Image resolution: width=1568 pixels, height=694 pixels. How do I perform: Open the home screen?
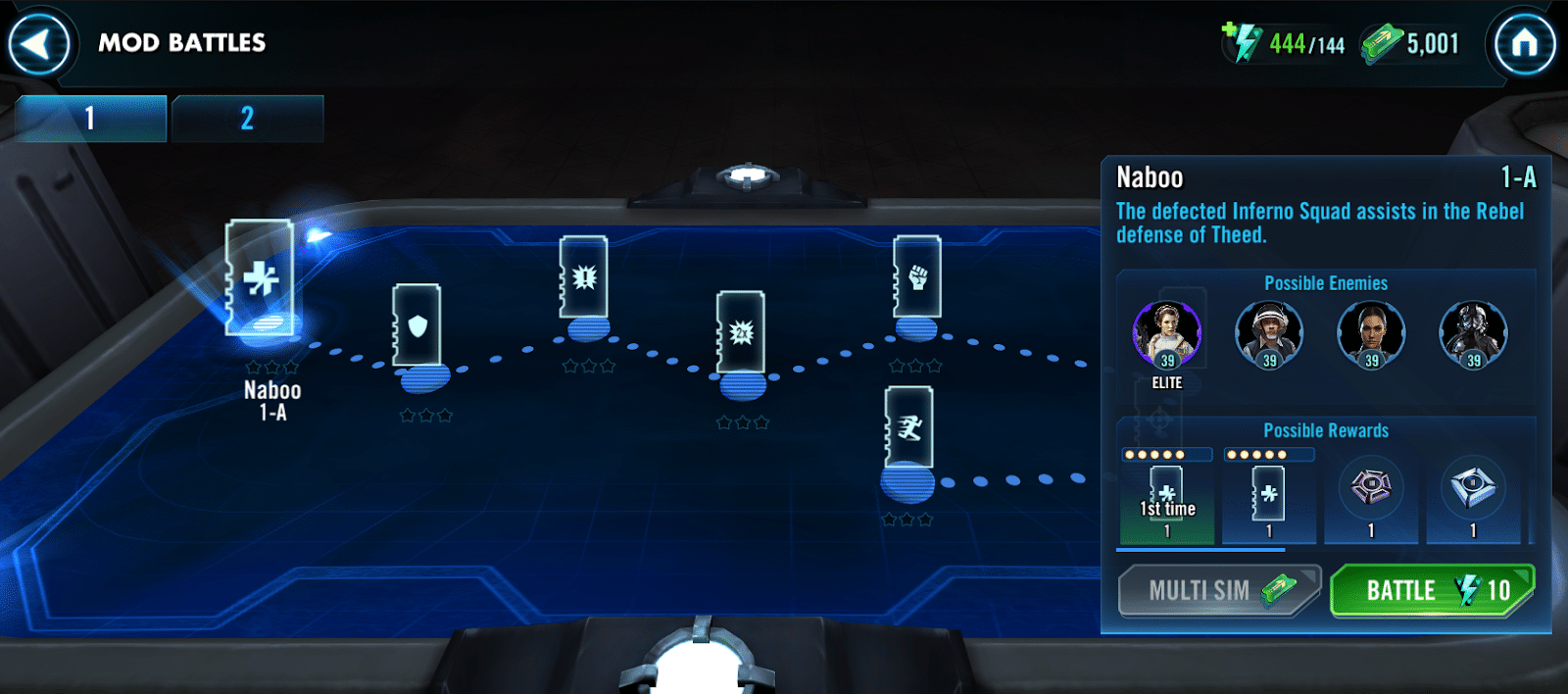click(1523, 43)
